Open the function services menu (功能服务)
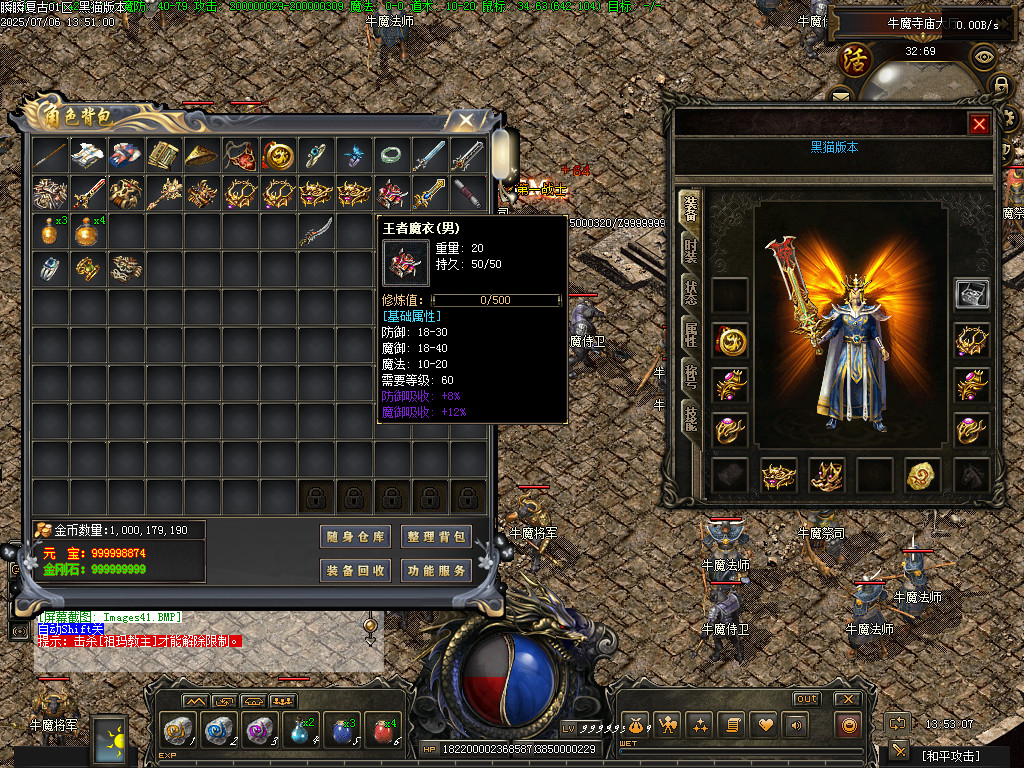The image size is (1024, 768). pyautogui.click(x=436, y=571)
